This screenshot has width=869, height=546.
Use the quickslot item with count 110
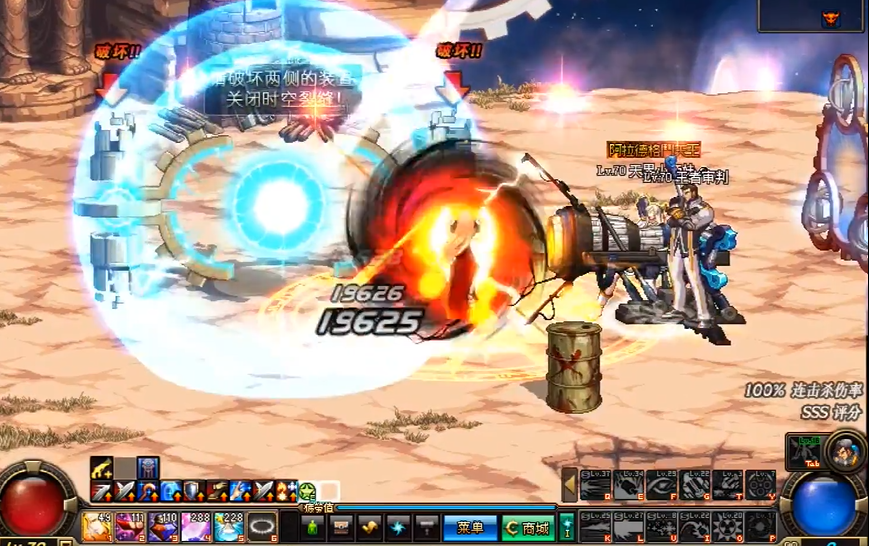[x=164, y=526]
